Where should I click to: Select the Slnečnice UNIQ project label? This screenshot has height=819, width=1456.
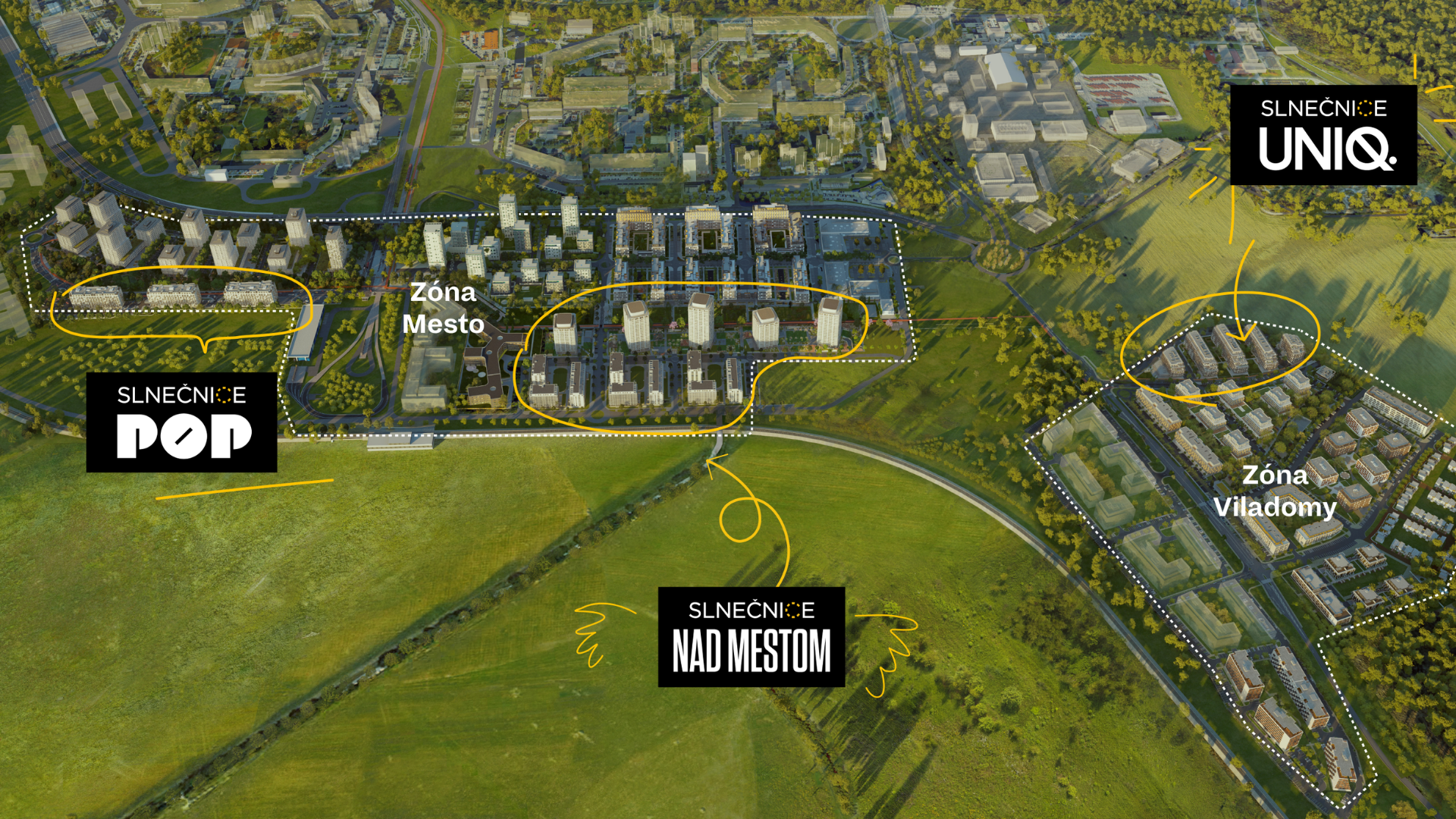pyautogui.click(x=1323, y=135)
